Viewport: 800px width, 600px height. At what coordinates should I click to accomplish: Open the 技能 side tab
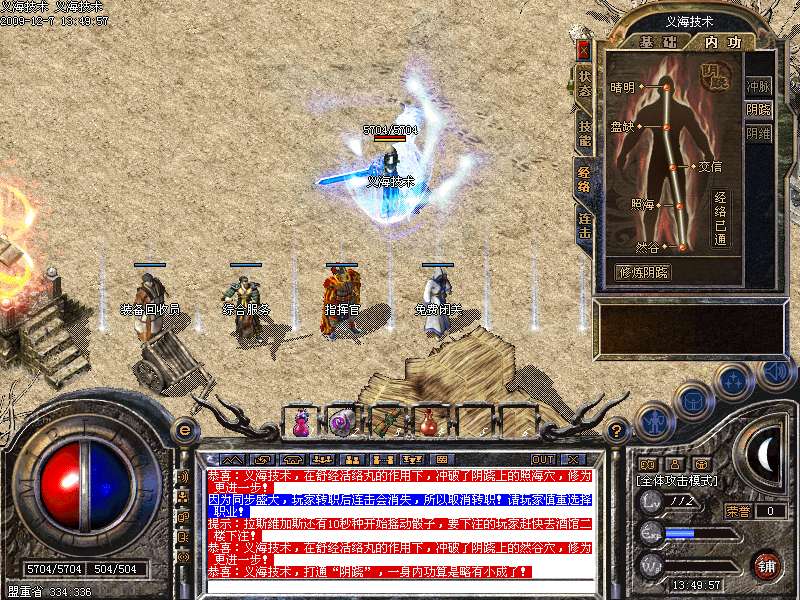[x=584, y=130]
